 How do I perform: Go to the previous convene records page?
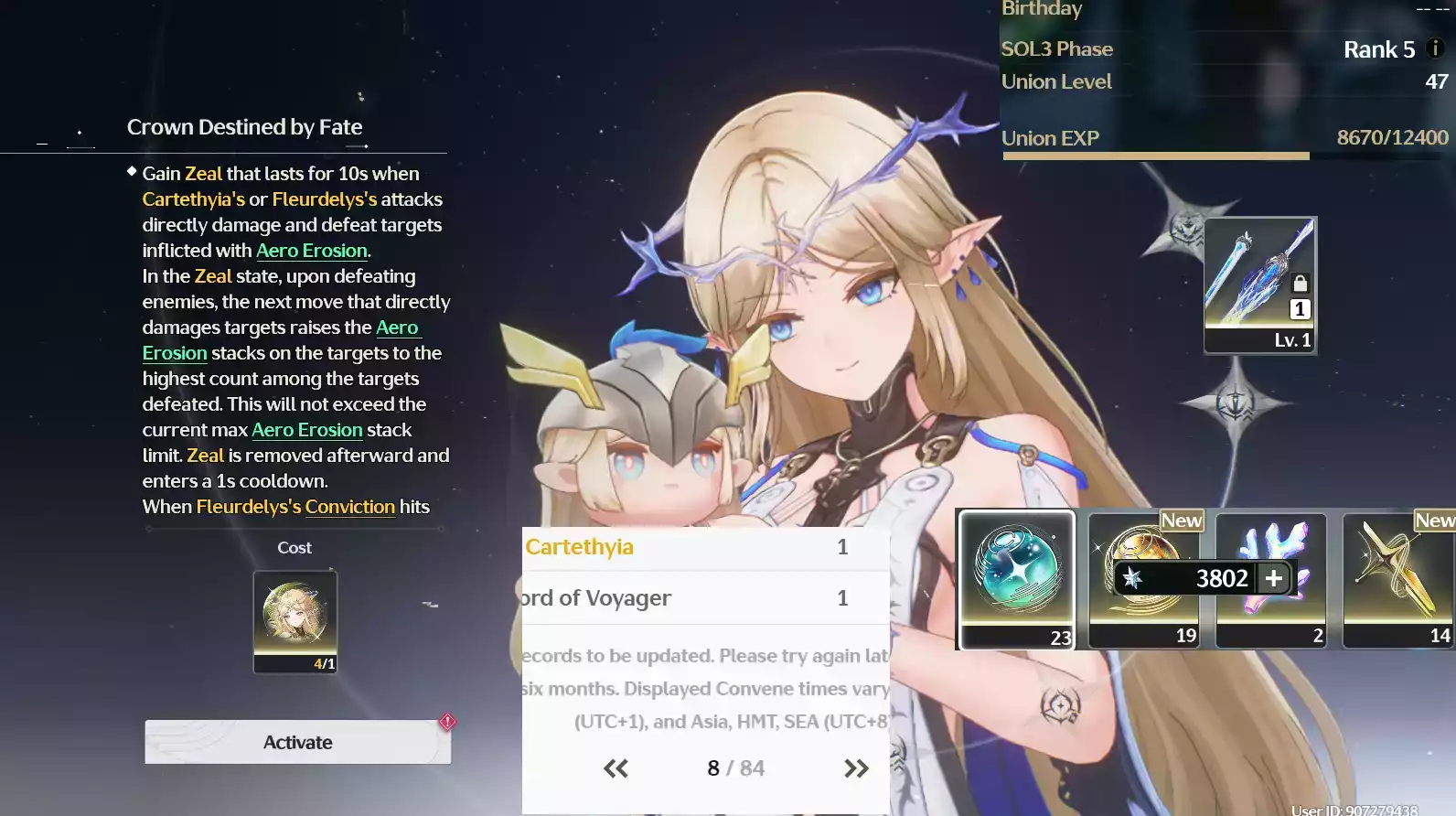(616, 768)
